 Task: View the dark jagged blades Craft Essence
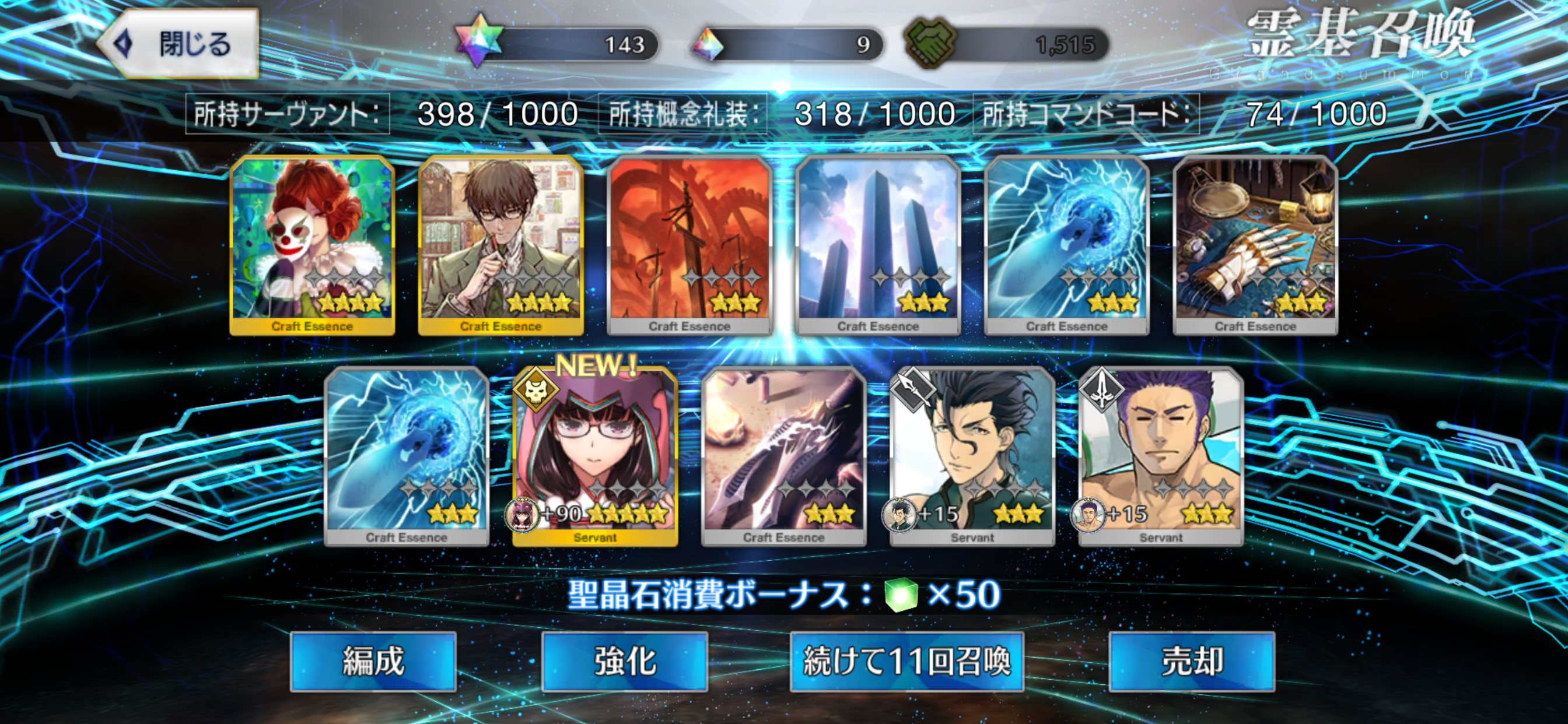tap(783, 456)
